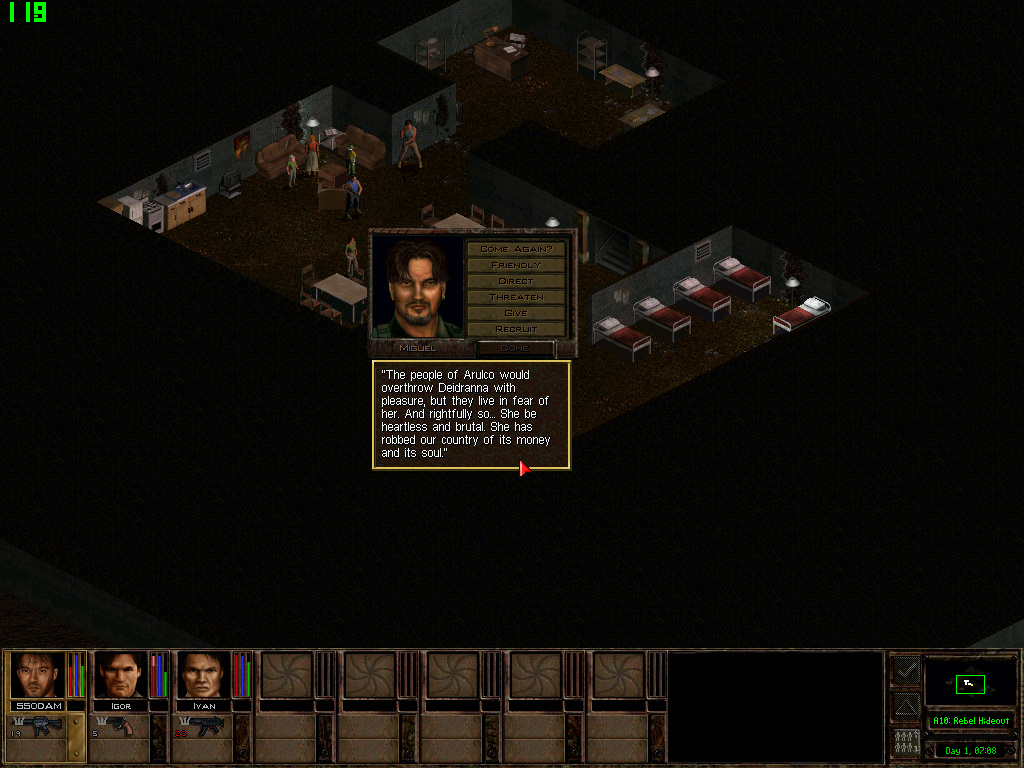Viewport: 1024px width, 768px height.
Task: Click Igor's revolver weapon slot
Action: (120, 727)
